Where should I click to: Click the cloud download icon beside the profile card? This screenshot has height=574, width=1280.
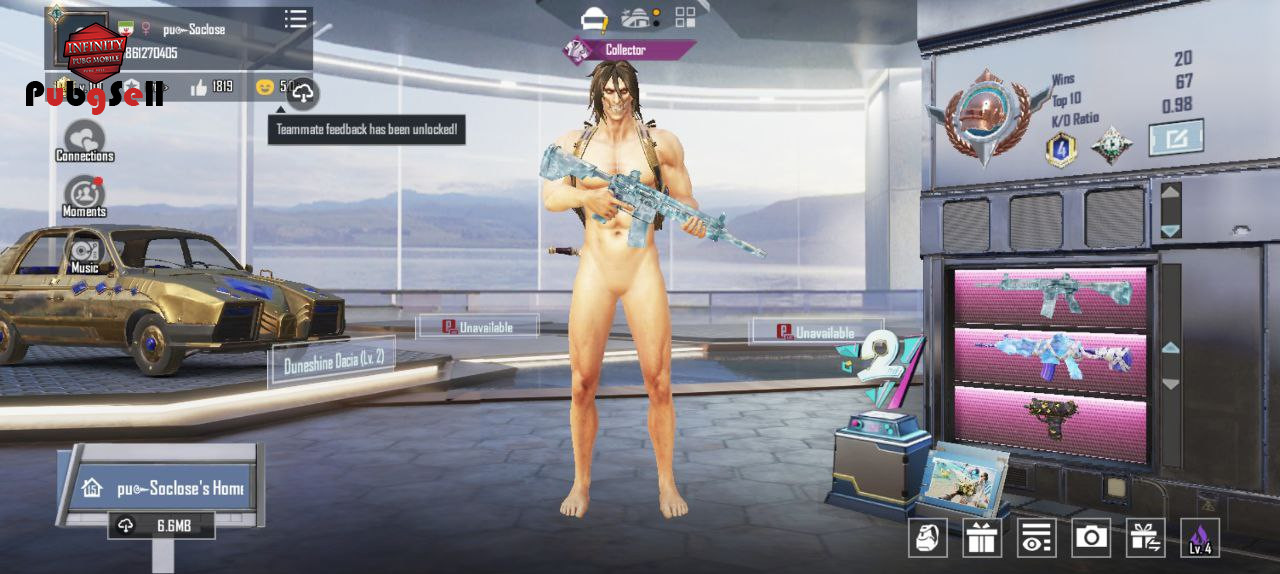(303, 94)
